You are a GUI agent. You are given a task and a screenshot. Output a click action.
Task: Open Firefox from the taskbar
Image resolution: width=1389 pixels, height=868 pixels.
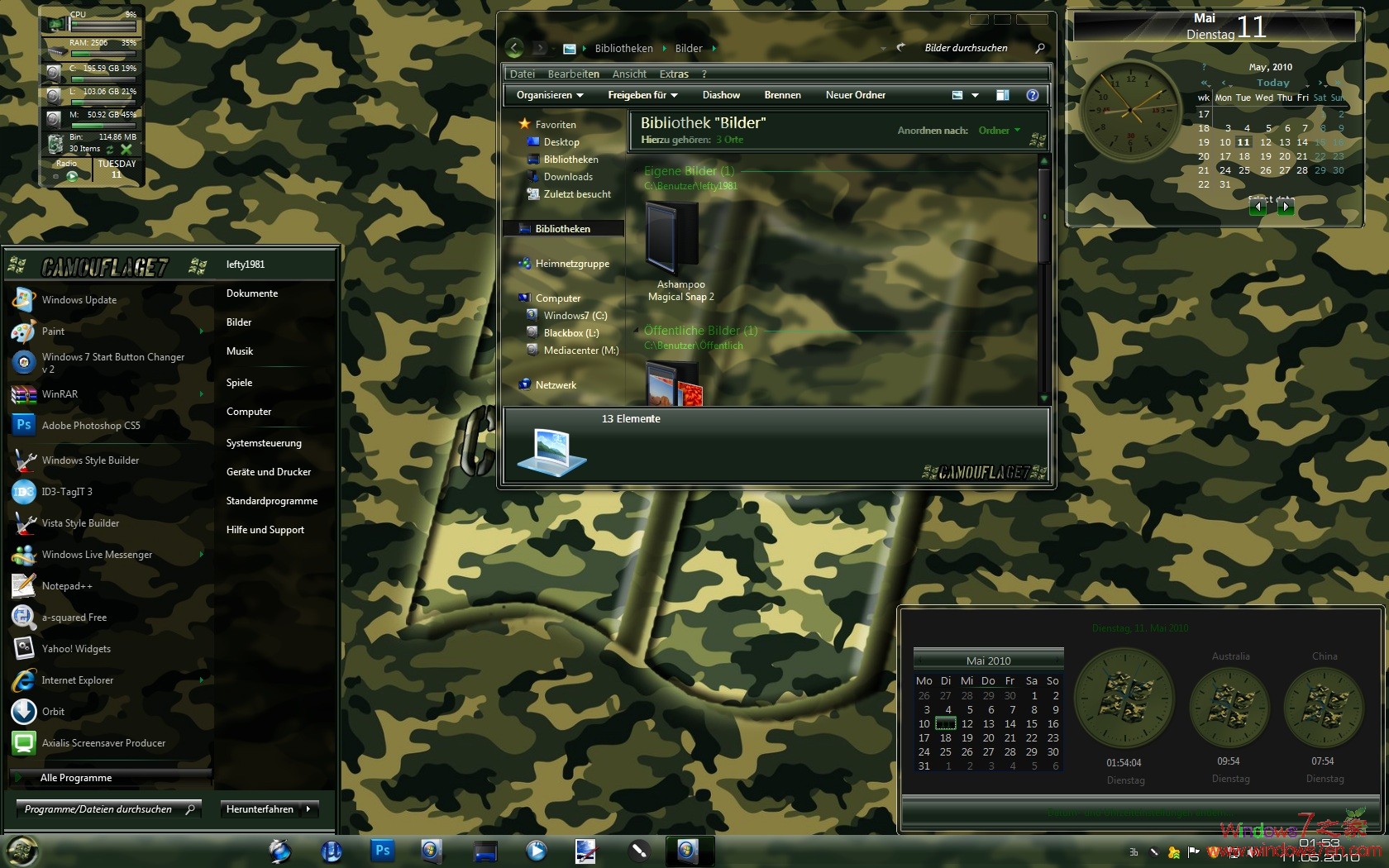279,850
